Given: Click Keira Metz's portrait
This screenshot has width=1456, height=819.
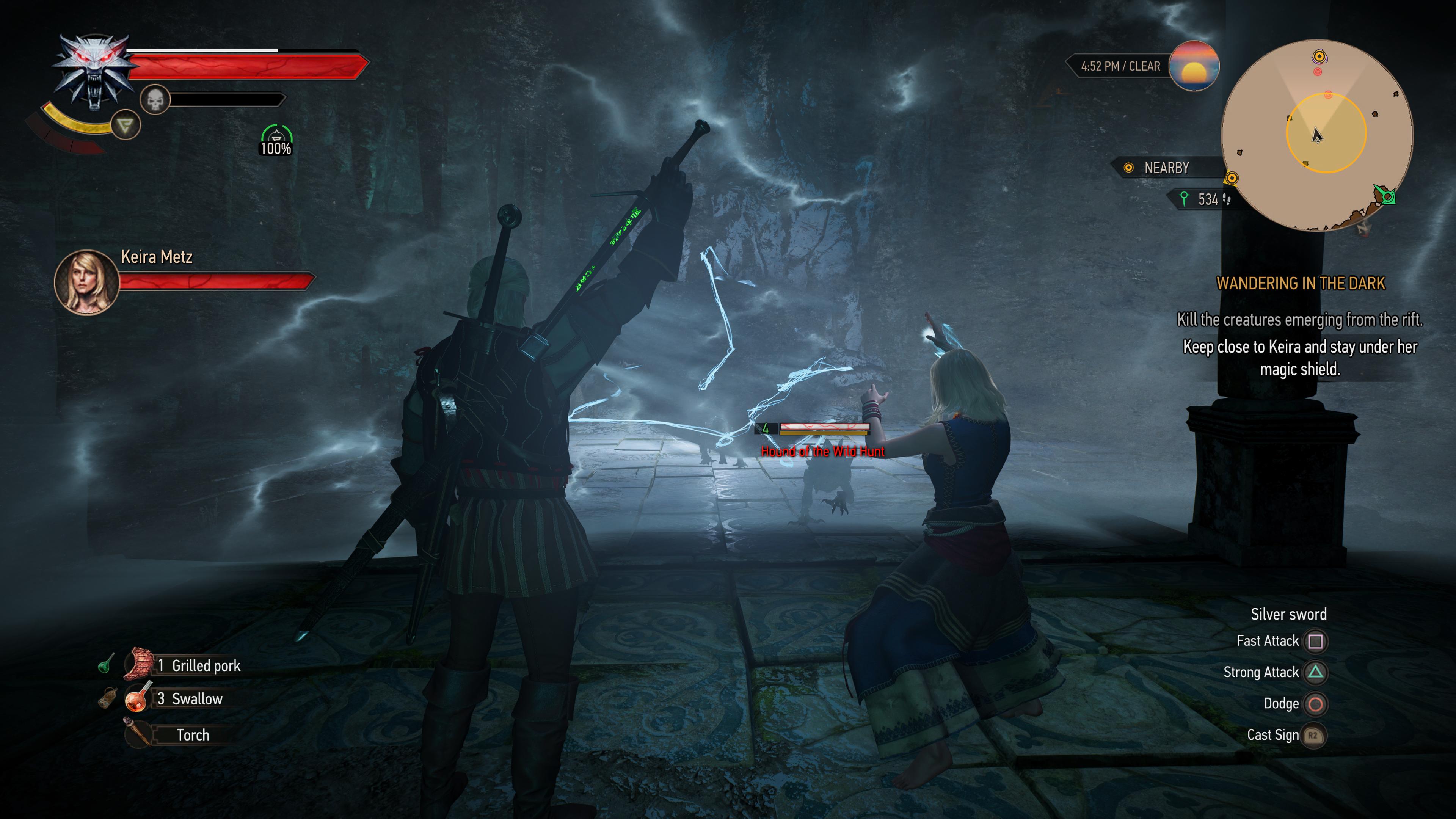Looking at the screenshot, I should [x=86, y=282].
